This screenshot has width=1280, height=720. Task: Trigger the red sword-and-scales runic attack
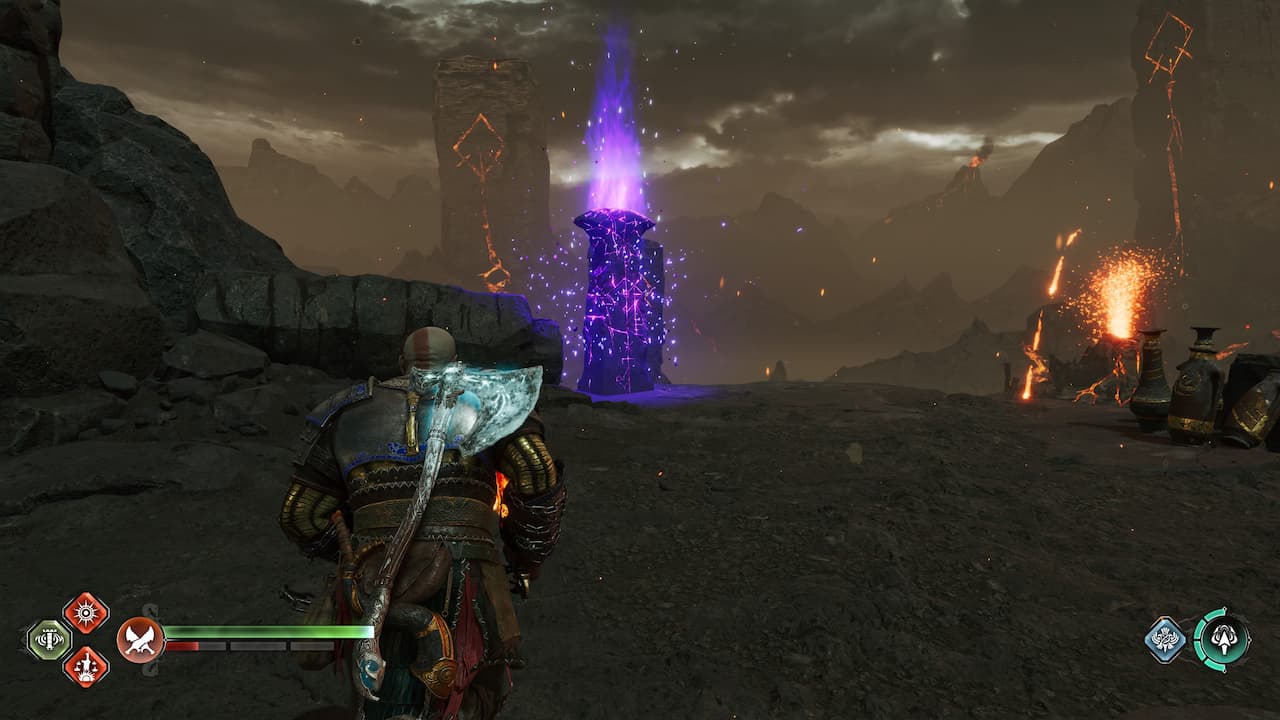click(x=86, y=667)
